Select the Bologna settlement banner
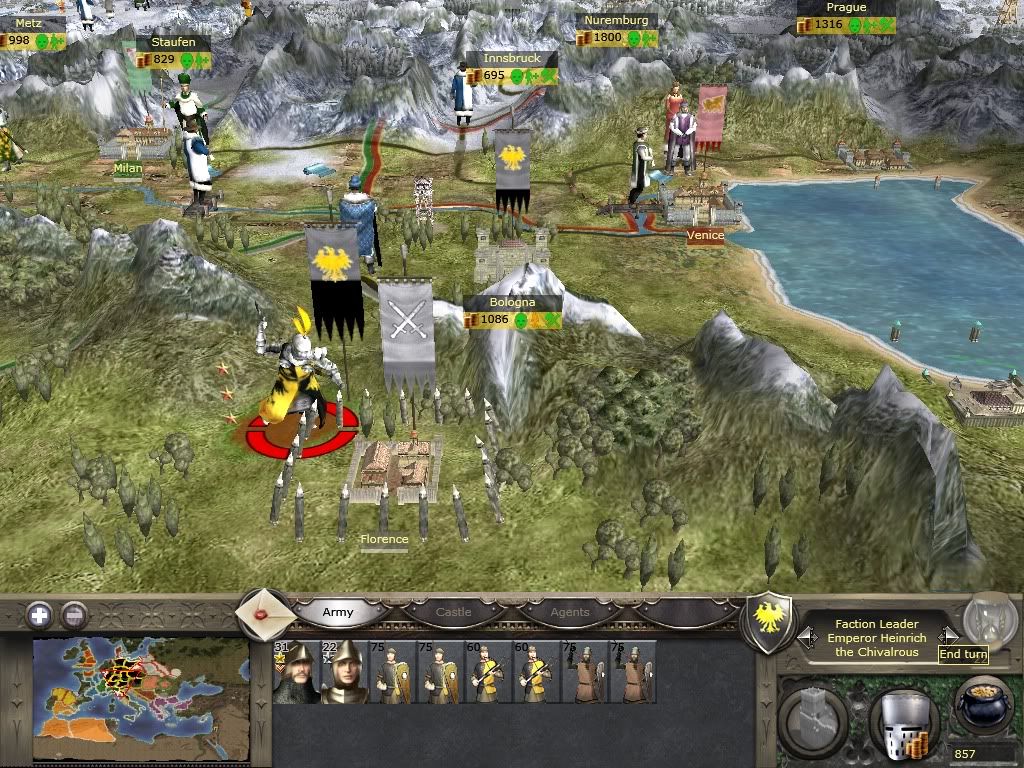1024x768 pixels. click(x=512, y=312)
